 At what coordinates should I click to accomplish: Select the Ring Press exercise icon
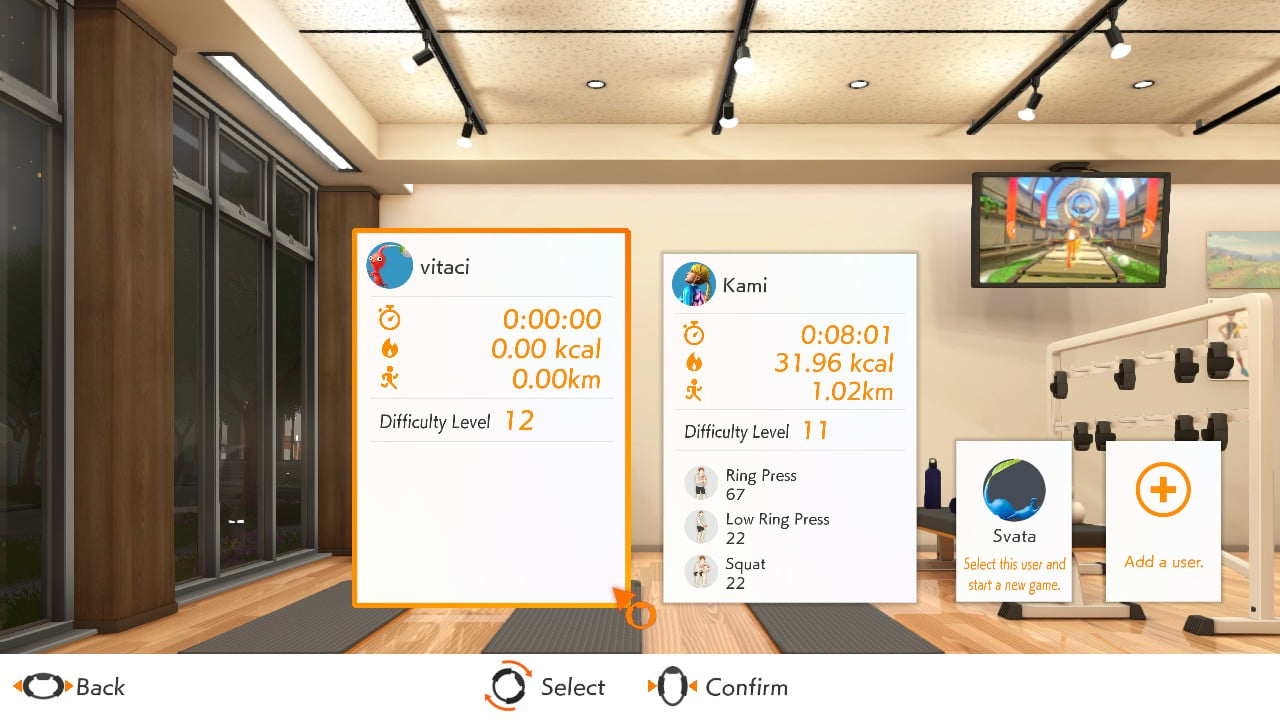pyautogui.click(x=698, y=483)
